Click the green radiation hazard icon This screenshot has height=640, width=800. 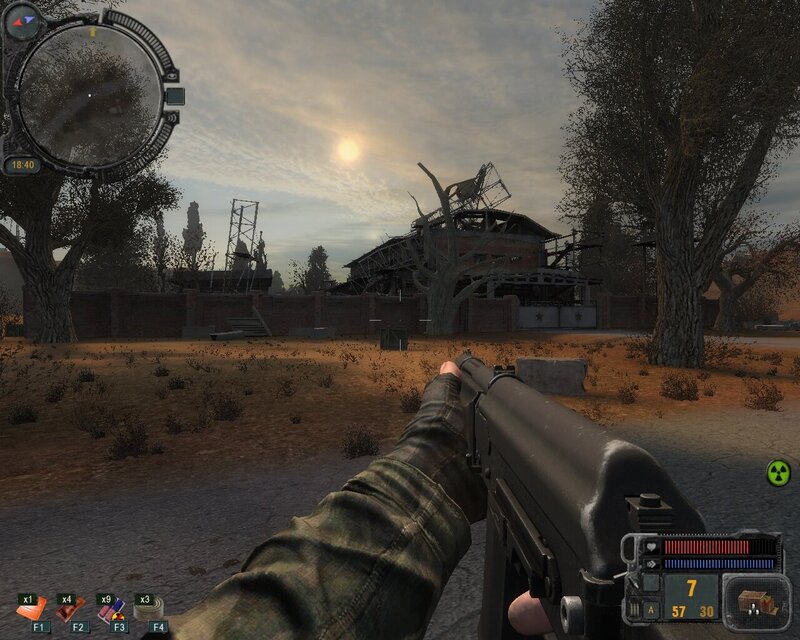777,472
